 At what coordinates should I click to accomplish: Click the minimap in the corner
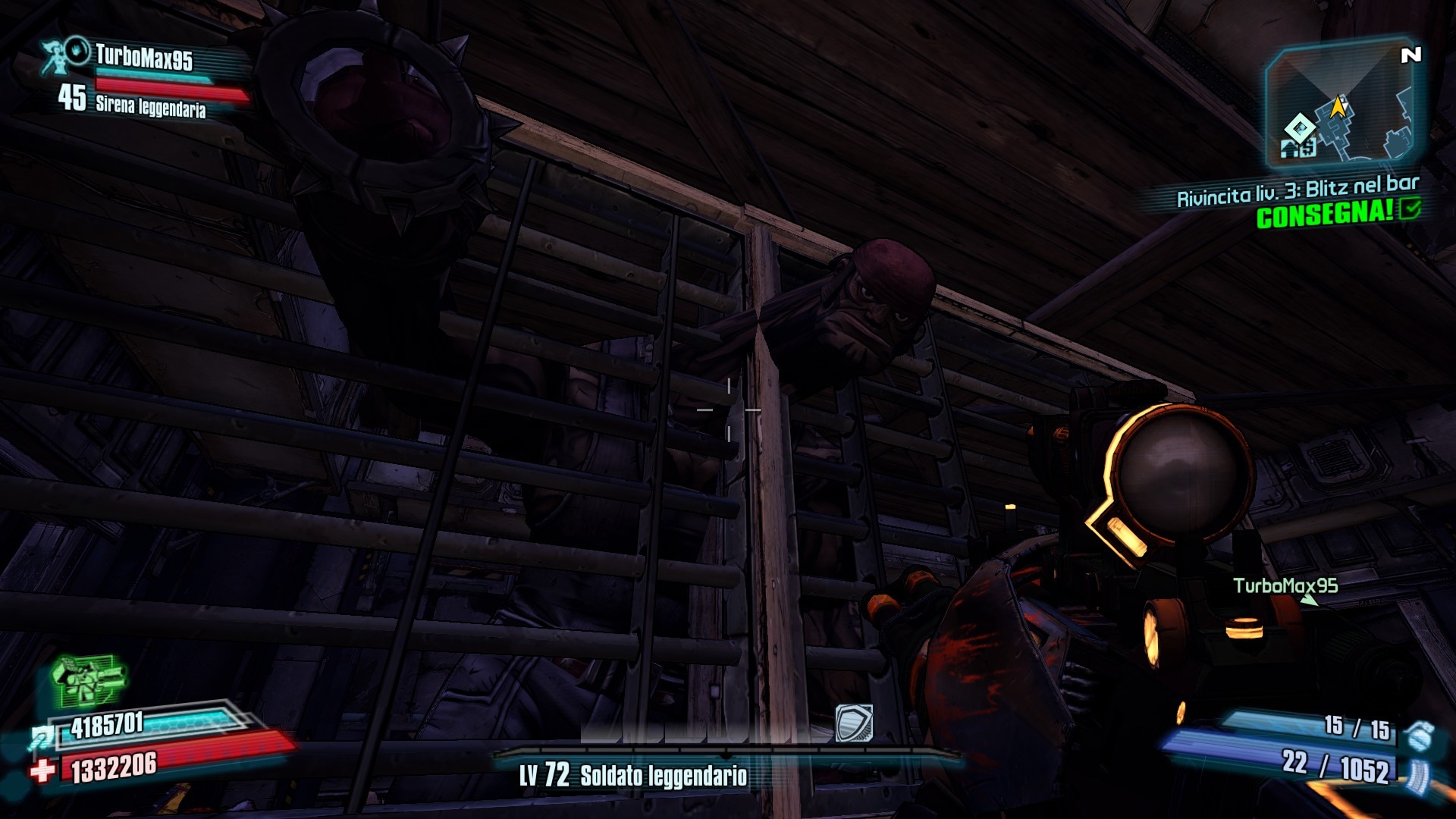[x=1342, y=105]
